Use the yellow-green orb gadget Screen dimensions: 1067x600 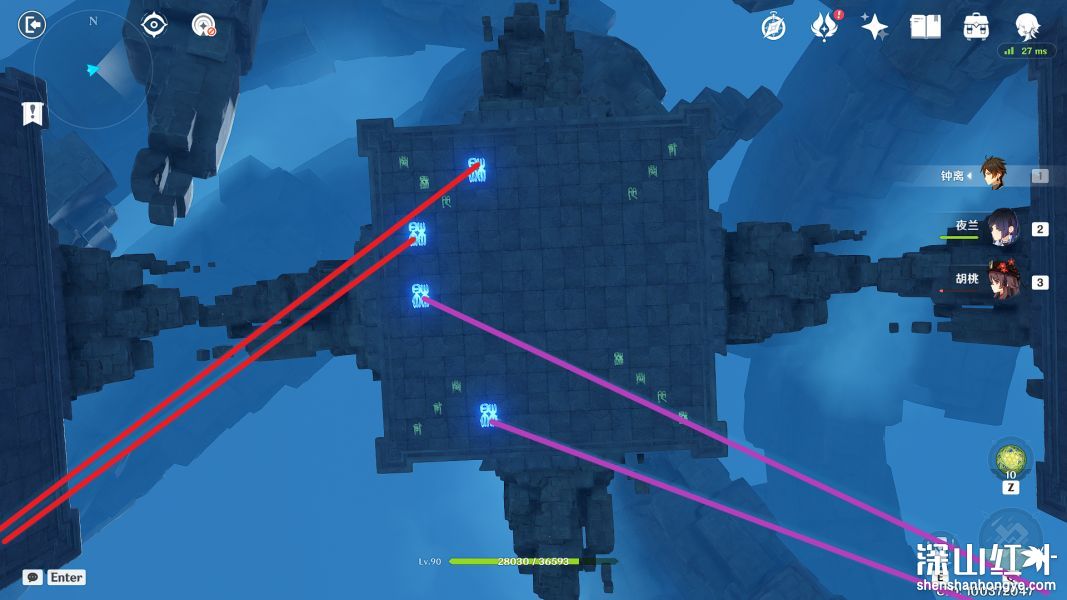pos(1009,460)
